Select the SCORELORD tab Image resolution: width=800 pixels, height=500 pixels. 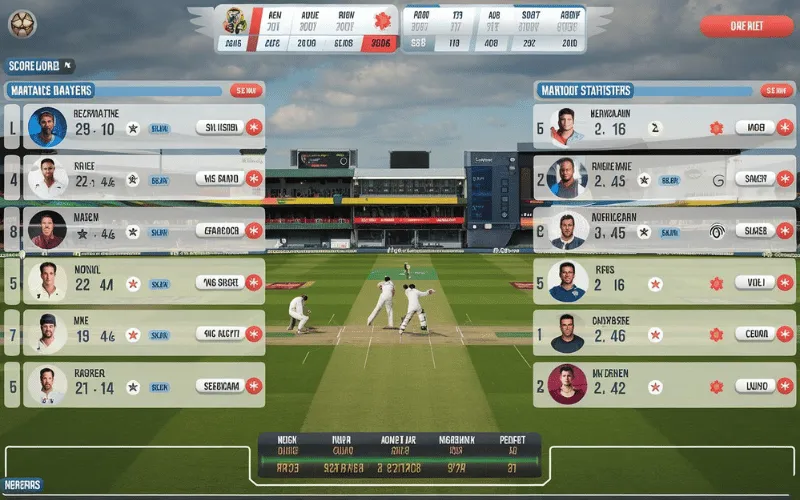click(35, 66)
